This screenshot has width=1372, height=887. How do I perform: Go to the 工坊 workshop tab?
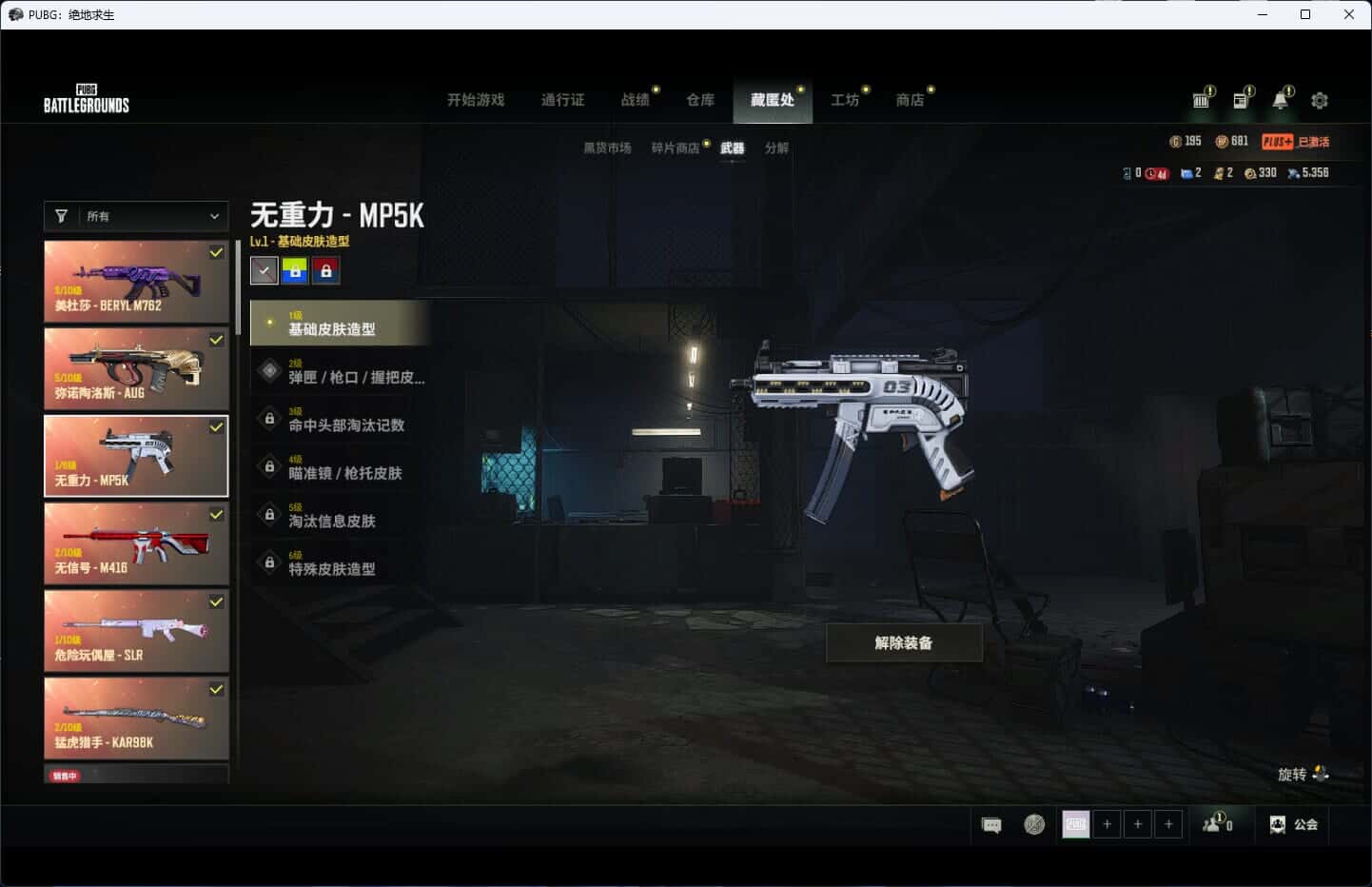tap(845, 100)
